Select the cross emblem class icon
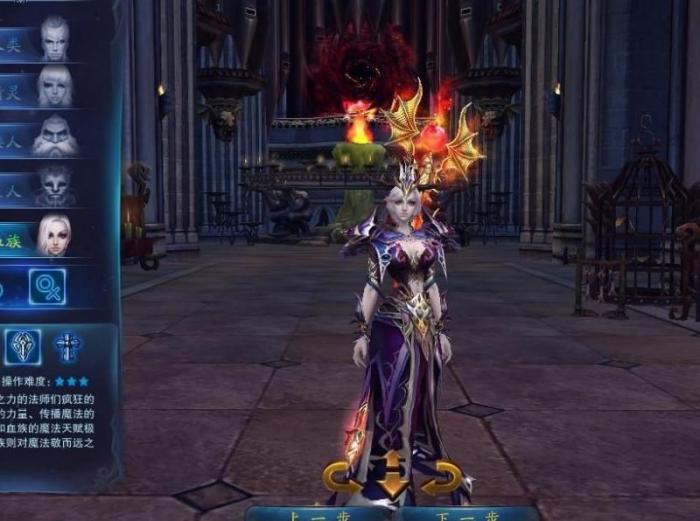 pyautogui.click(x=68, y=346)
